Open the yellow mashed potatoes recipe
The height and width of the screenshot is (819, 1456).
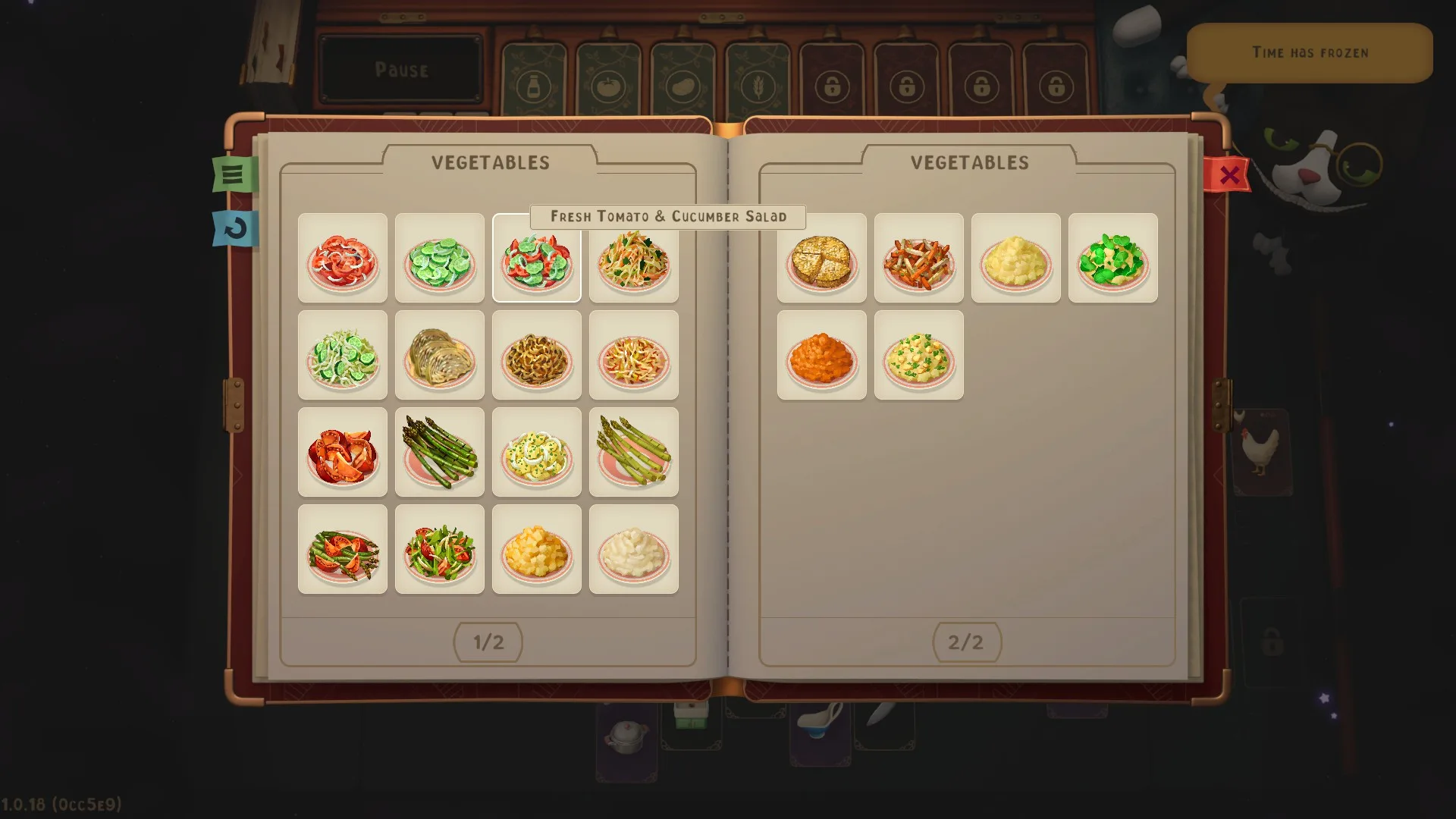point(1016,259)
